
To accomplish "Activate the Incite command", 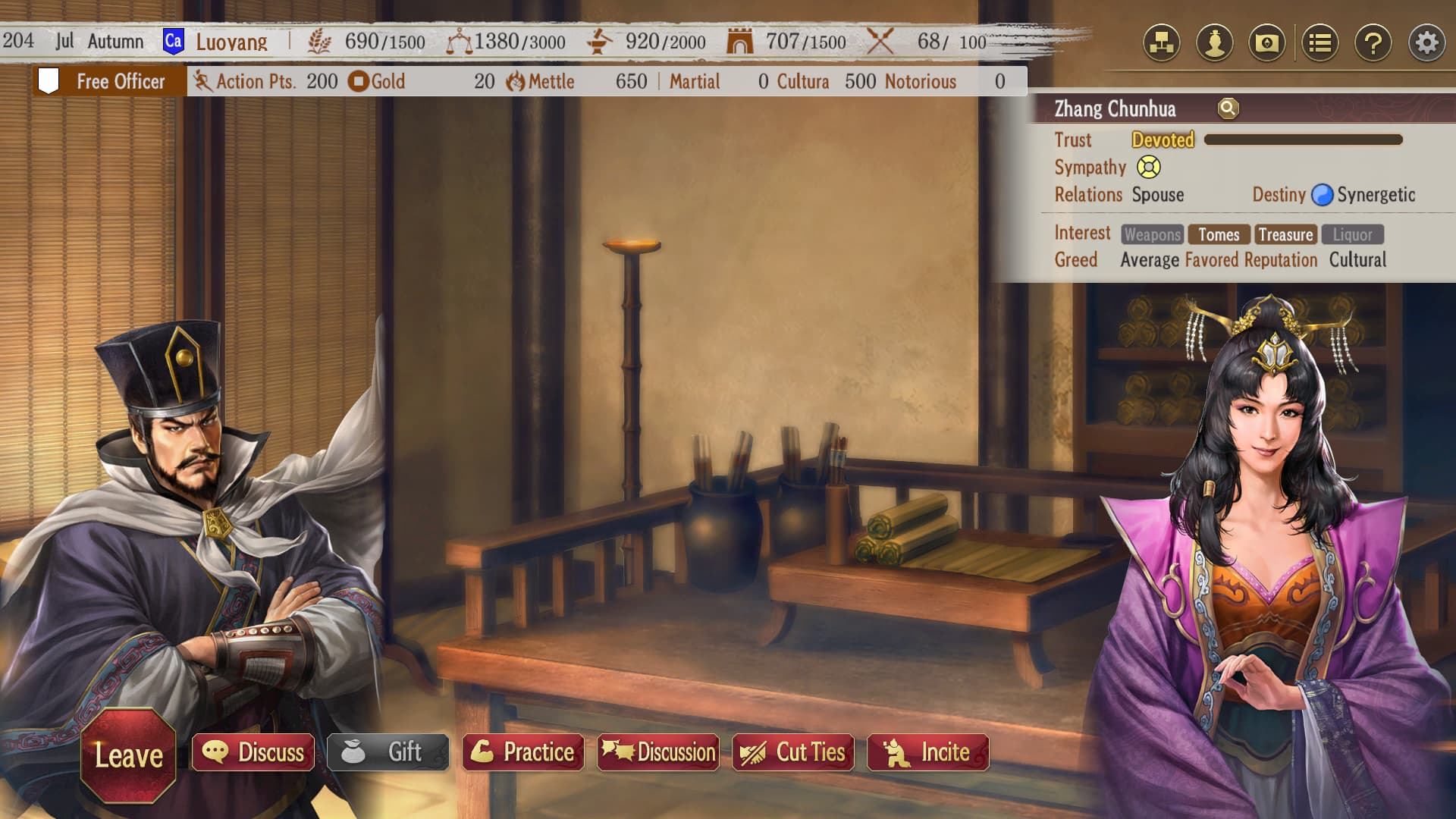I will pyautogui.click(x=928, y=752).
